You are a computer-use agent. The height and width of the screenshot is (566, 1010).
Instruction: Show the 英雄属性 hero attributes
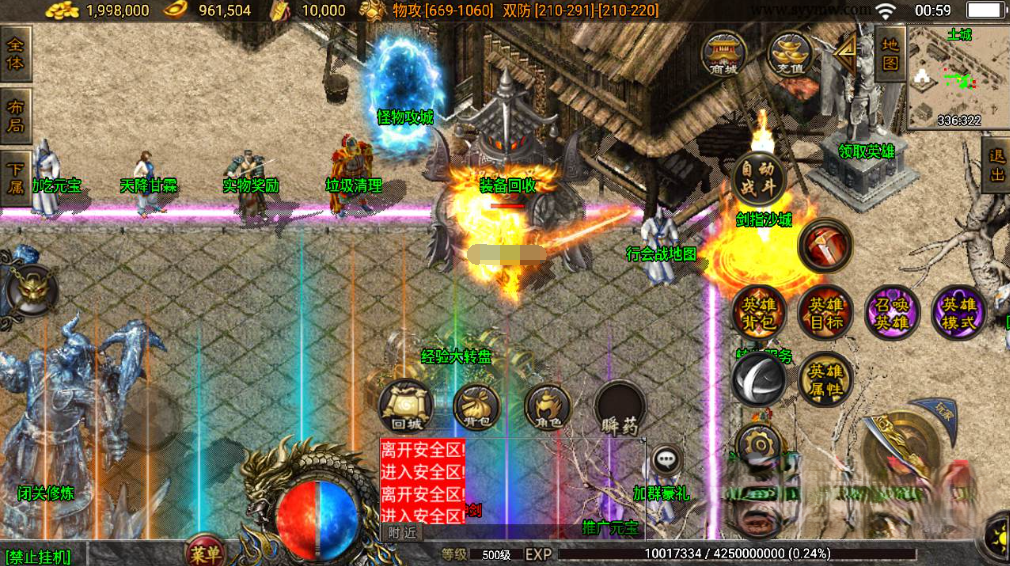point(825,379)
